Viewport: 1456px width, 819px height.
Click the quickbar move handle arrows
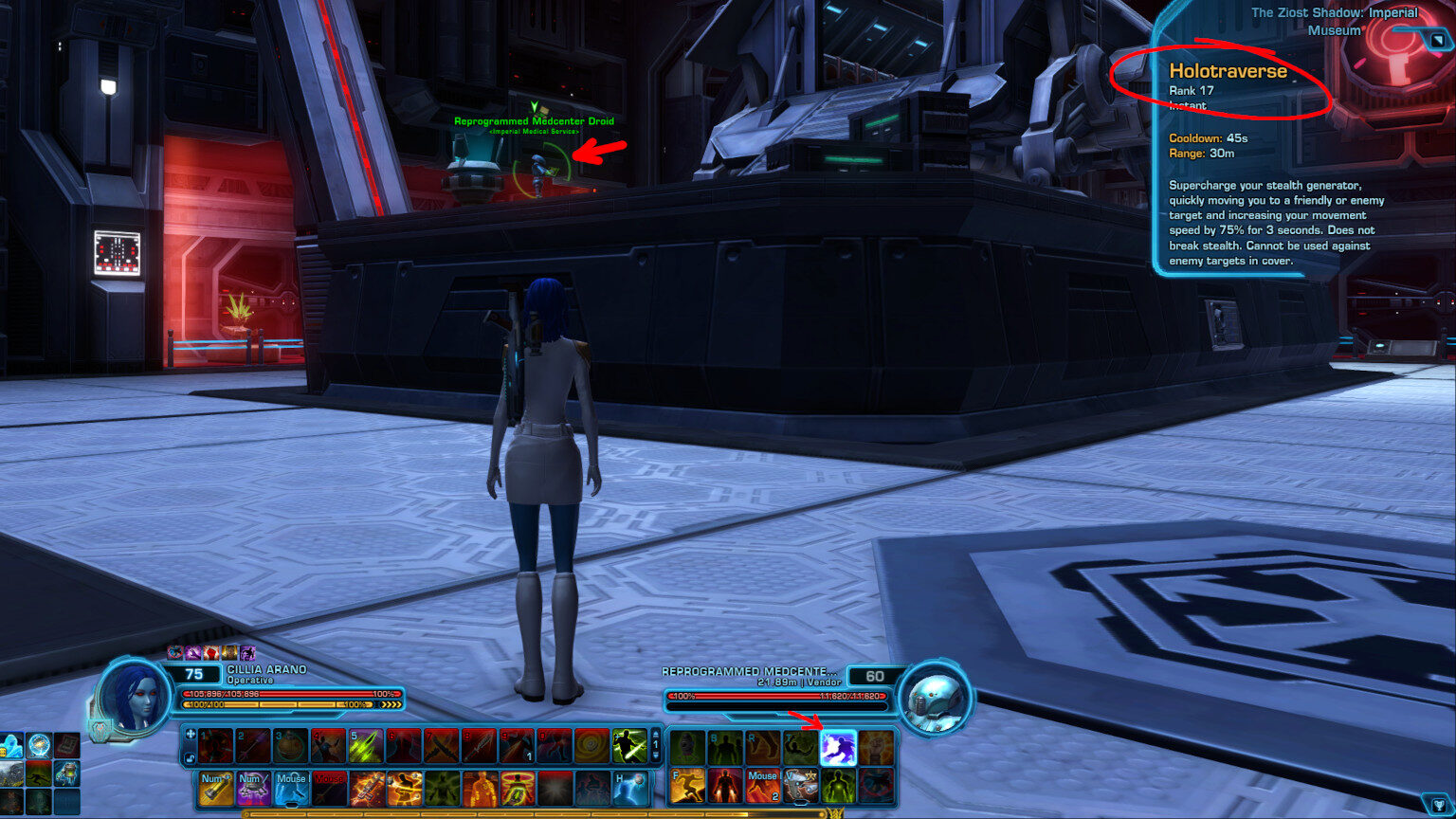191,734
